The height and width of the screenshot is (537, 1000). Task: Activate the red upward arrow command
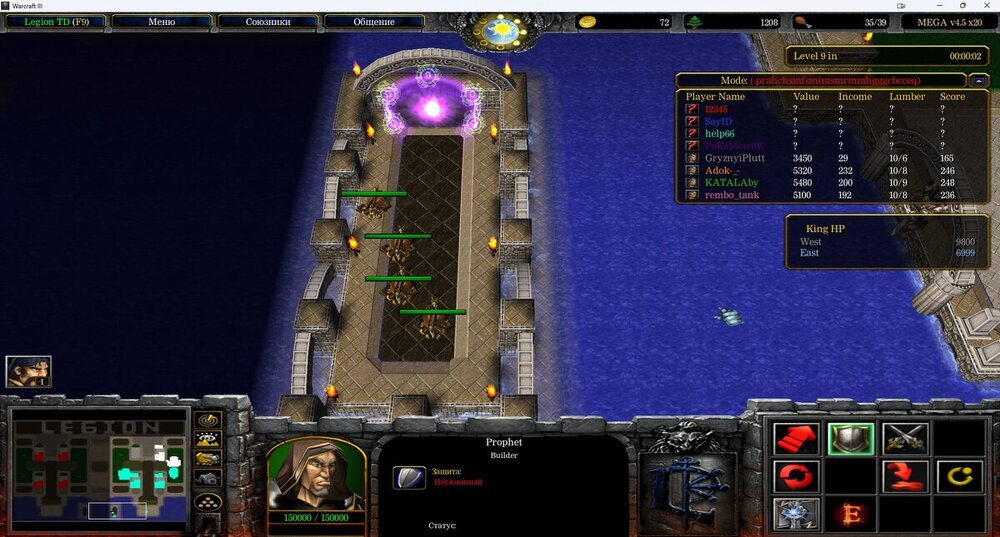(796, 439)
